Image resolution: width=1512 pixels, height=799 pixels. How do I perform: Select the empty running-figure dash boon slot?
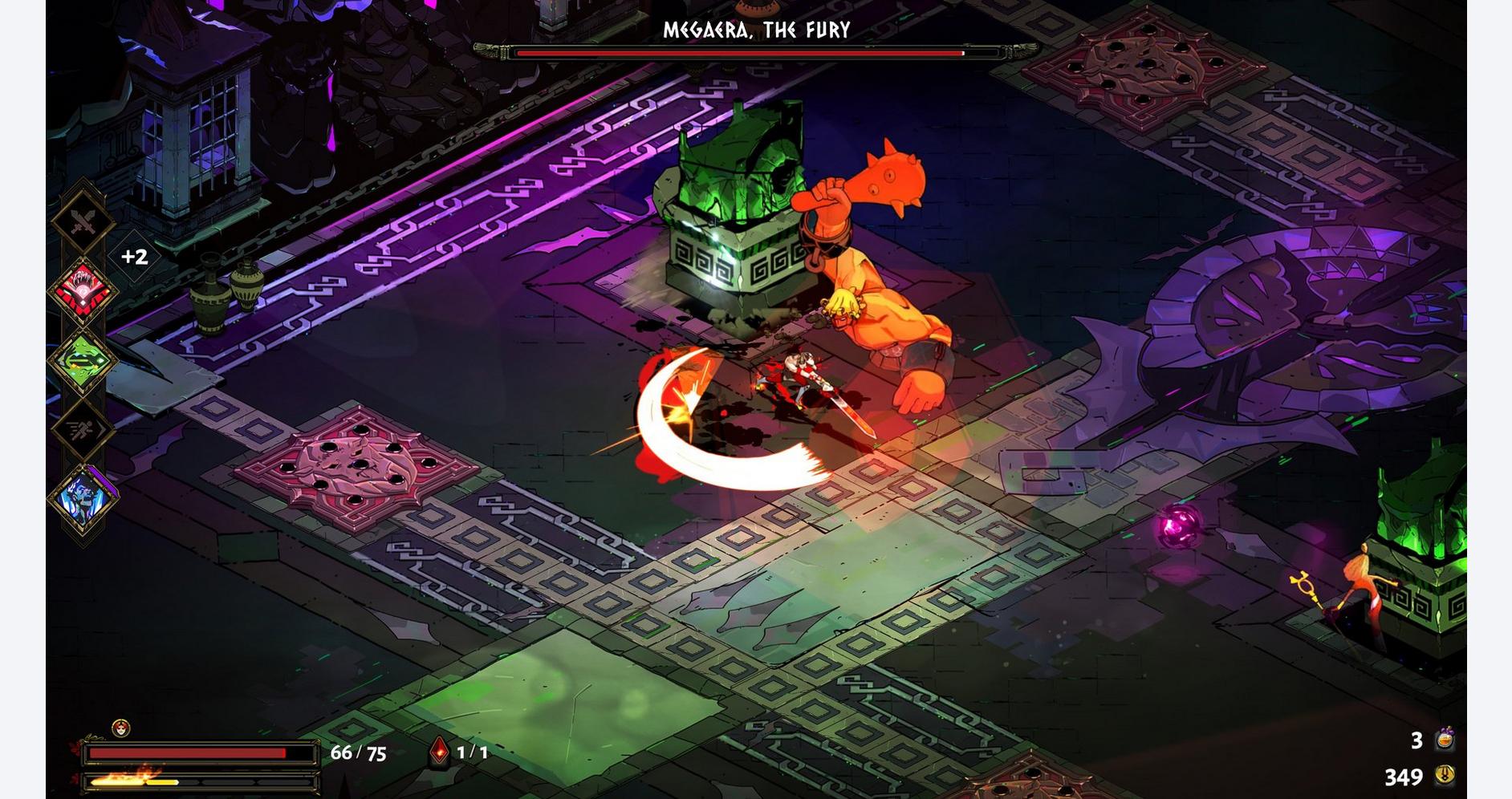point(83,429)
